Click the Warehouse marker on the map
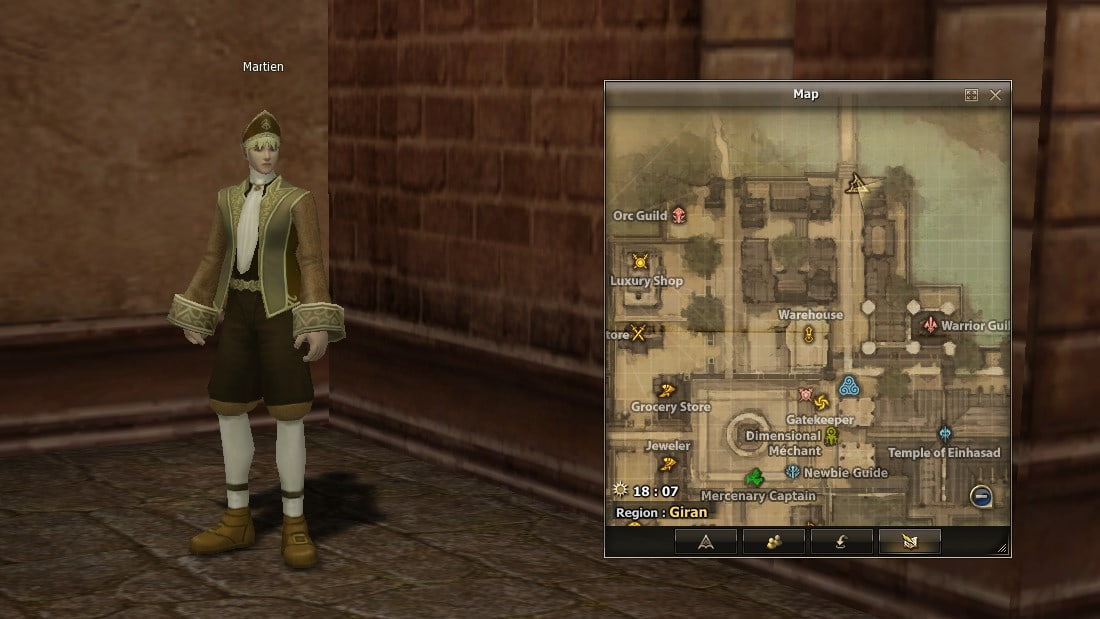1100x619 pixels. pyautogui.click(x=808, y=334)
